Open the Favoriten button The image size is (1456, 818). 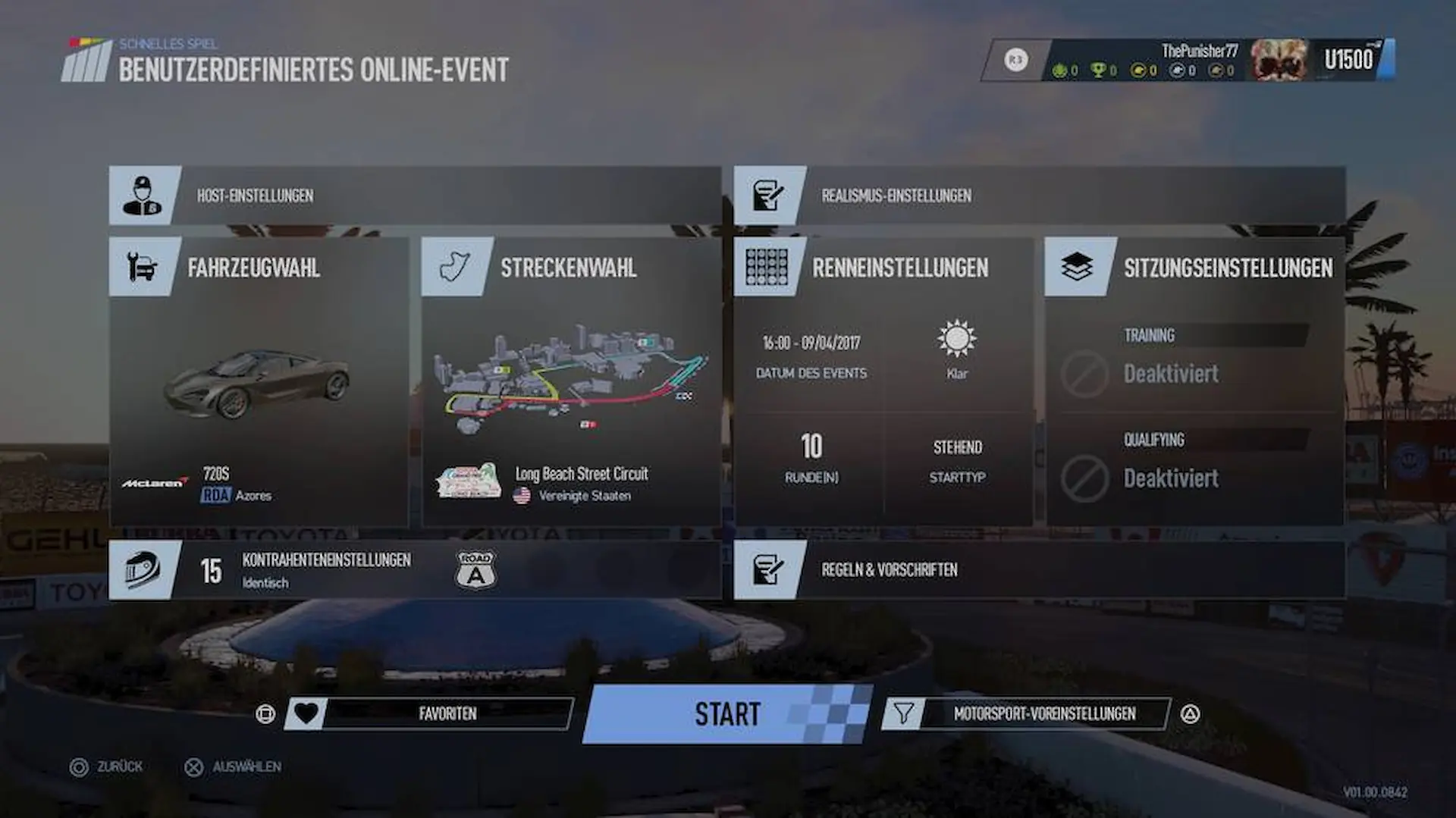tap(429, 714)
